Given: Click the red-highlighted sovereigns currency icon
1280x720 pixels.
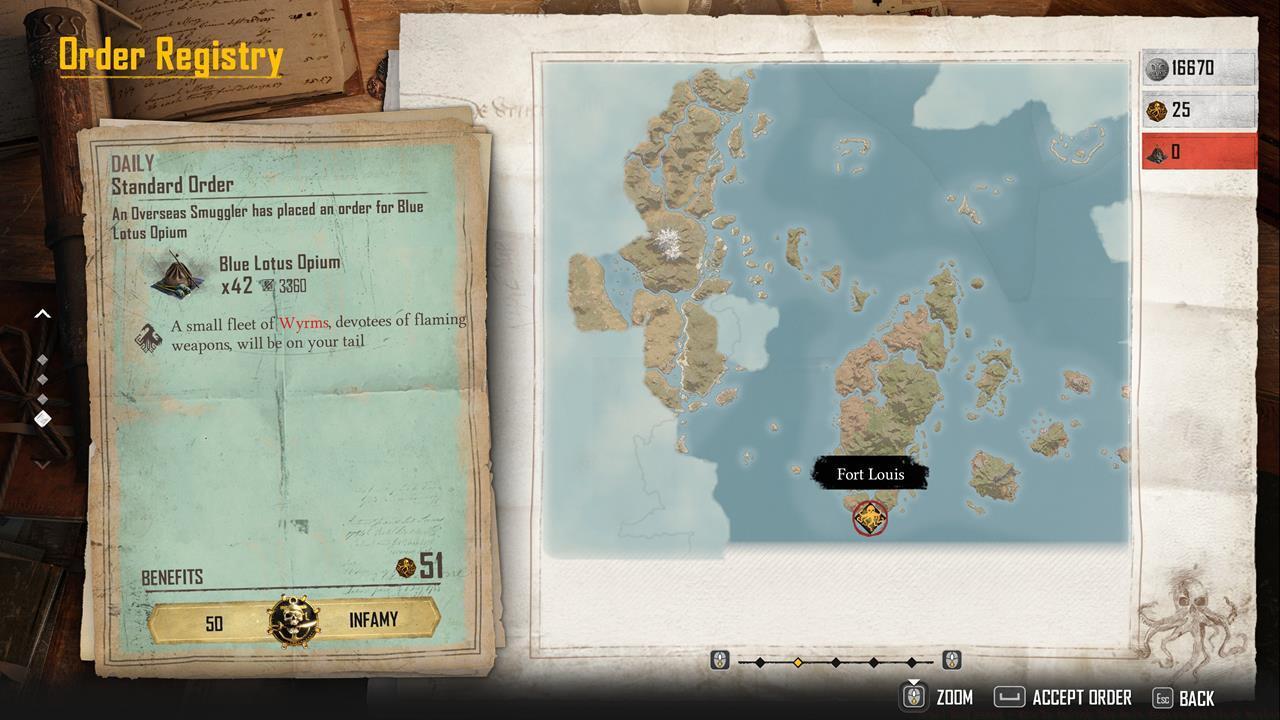Looking at the screenshot, I should coord(1158,152).
